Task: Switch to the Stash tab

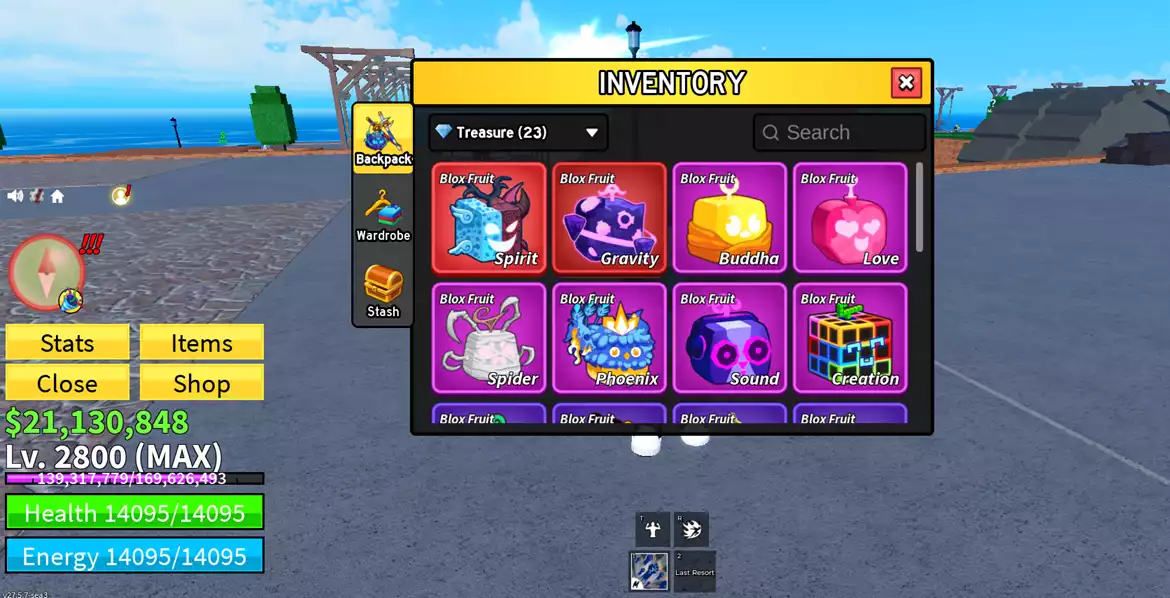Action: [x=383, y=290]
